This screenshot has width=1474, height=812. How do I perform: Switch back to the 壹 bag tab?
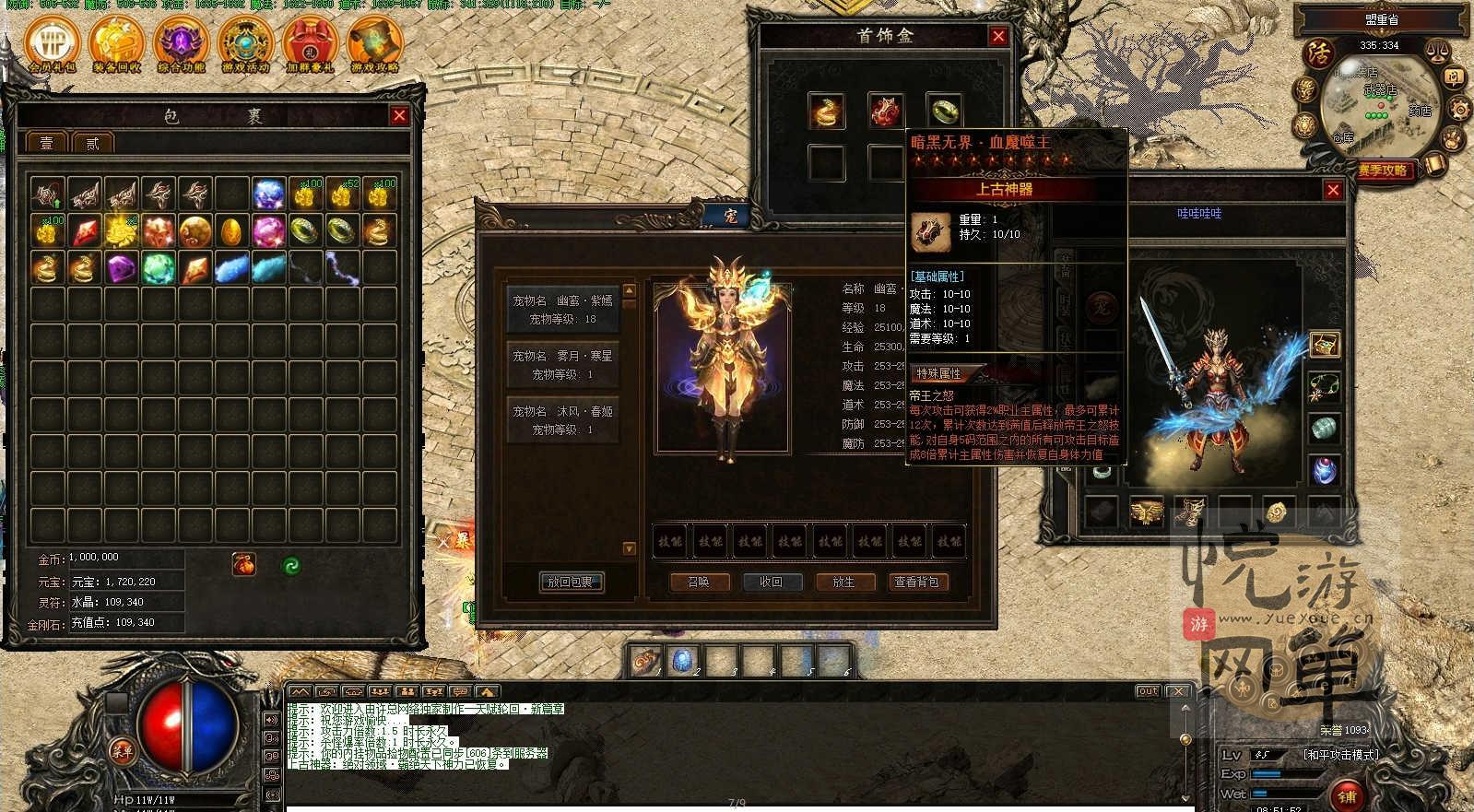pos(45,141)
